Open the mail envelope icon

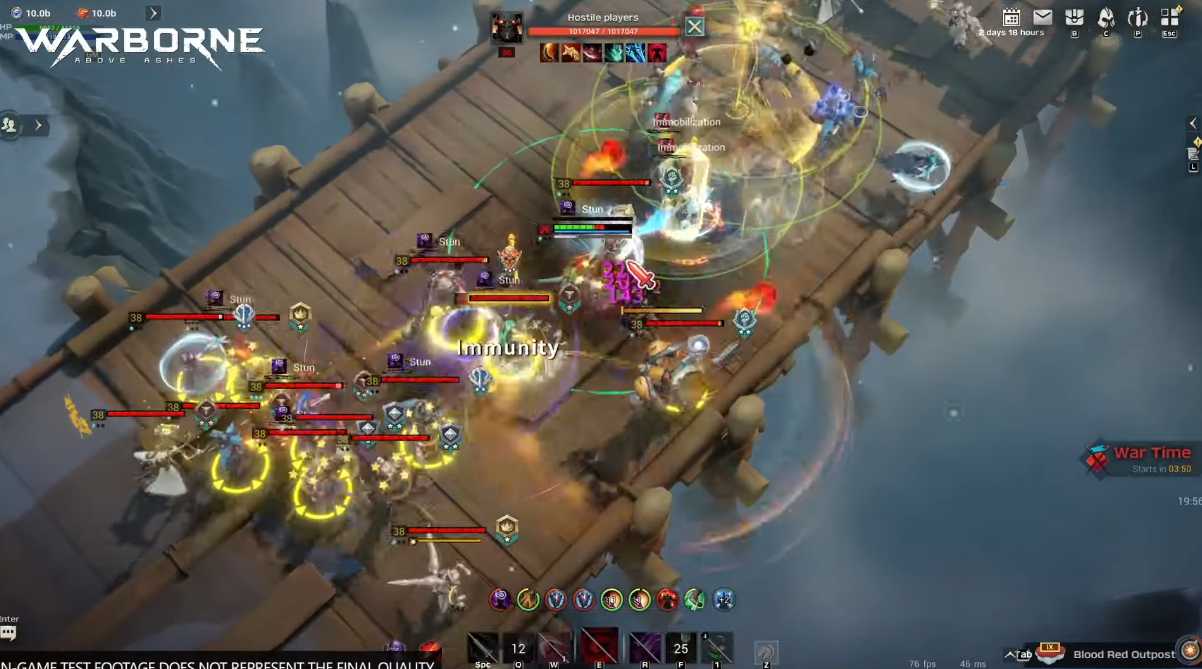point(1043,17)
